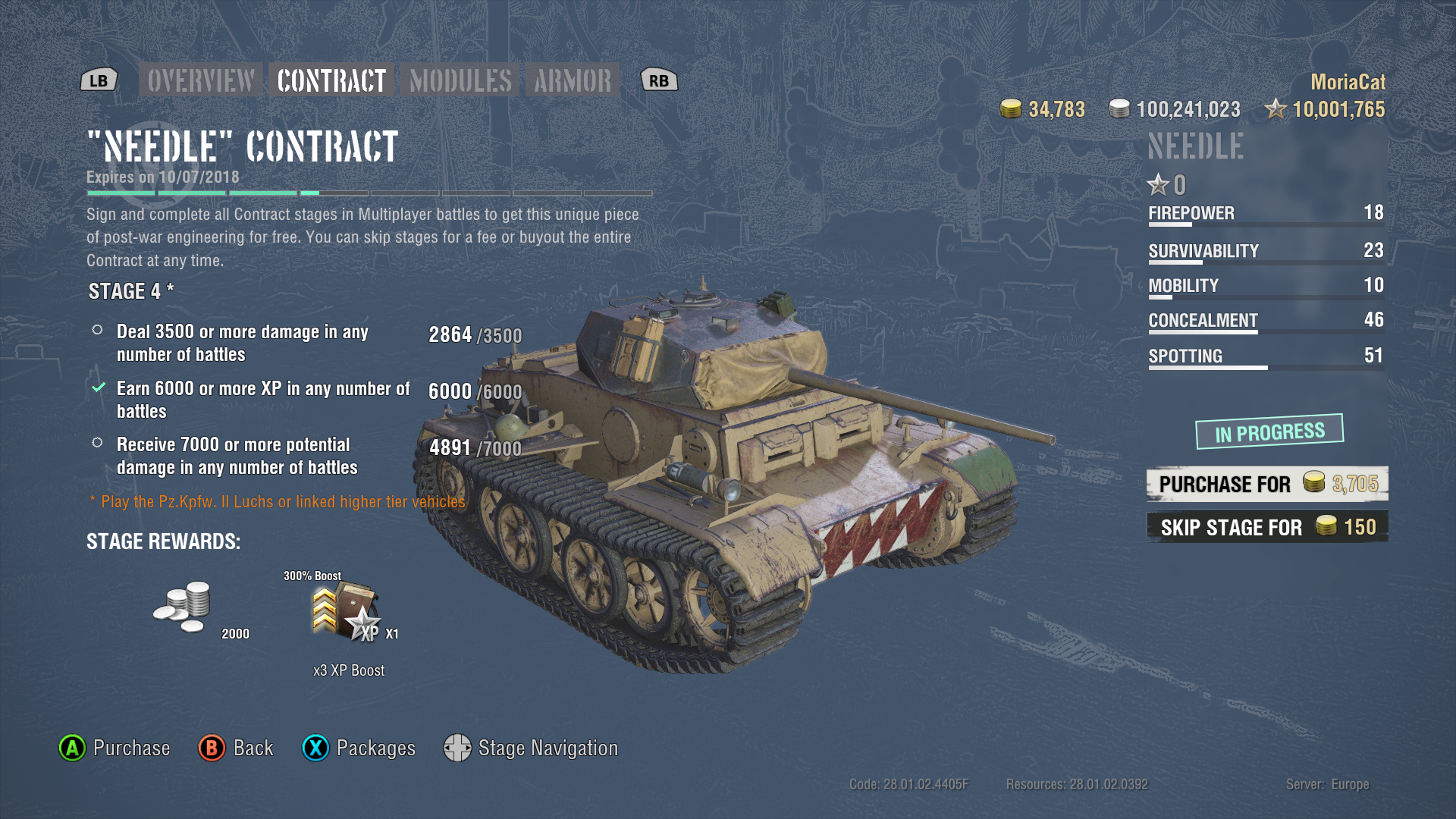Open the Modules tab
This screenshot has height=819, width=1456.
click(460, 80)
